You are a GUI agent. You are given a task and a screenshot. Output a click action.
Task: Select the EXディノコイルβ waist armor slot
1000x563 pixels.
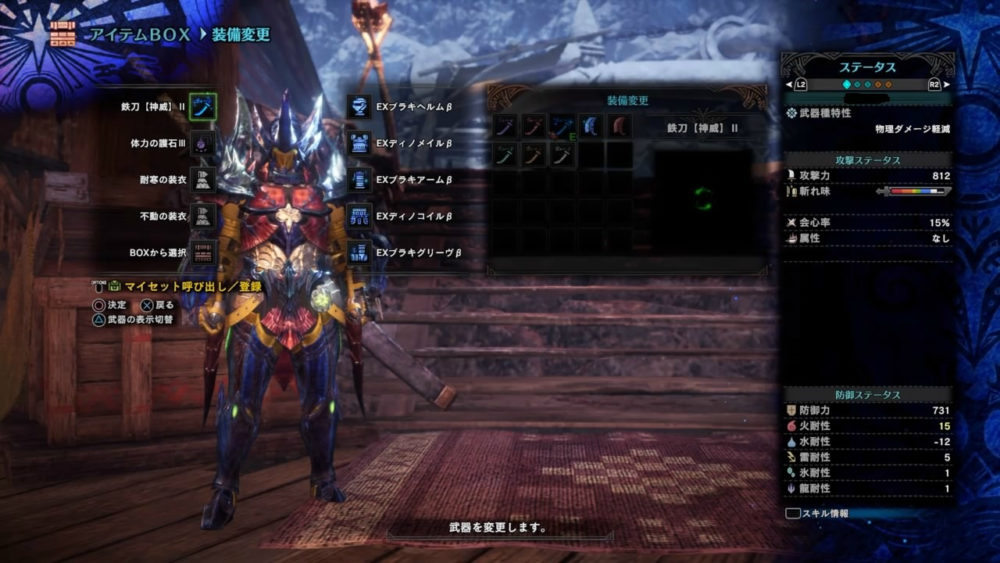(360, 216)
